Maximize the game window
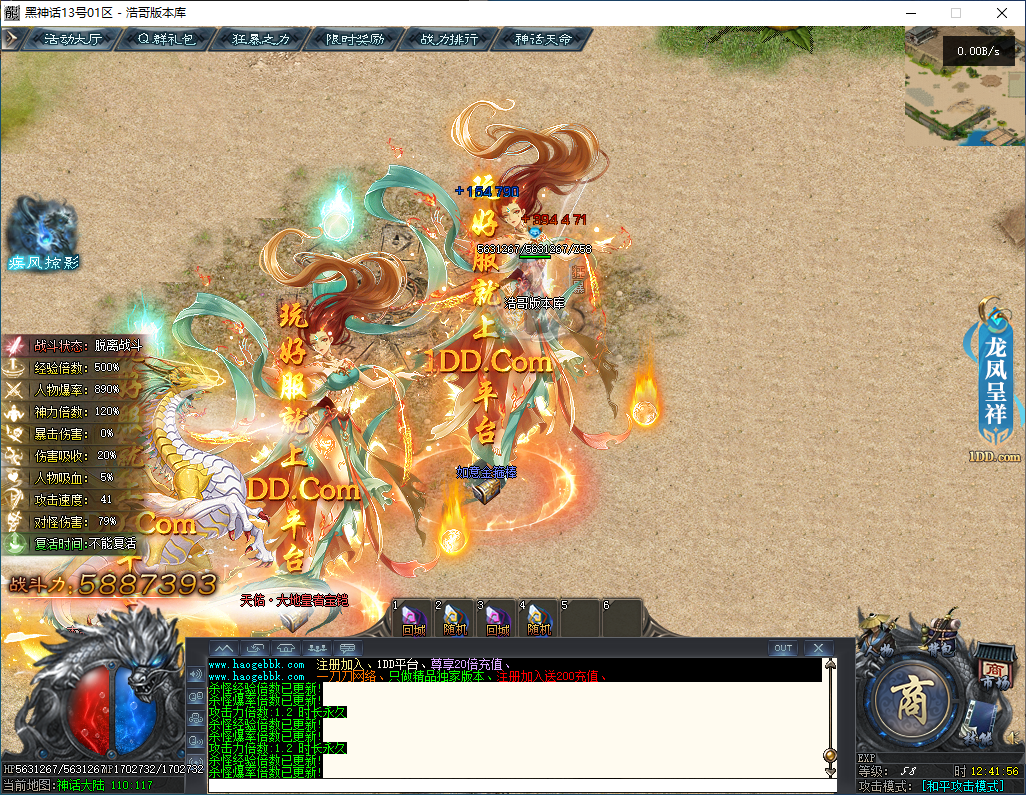Viewport: 1026px width, 795px height. [955, 13]
